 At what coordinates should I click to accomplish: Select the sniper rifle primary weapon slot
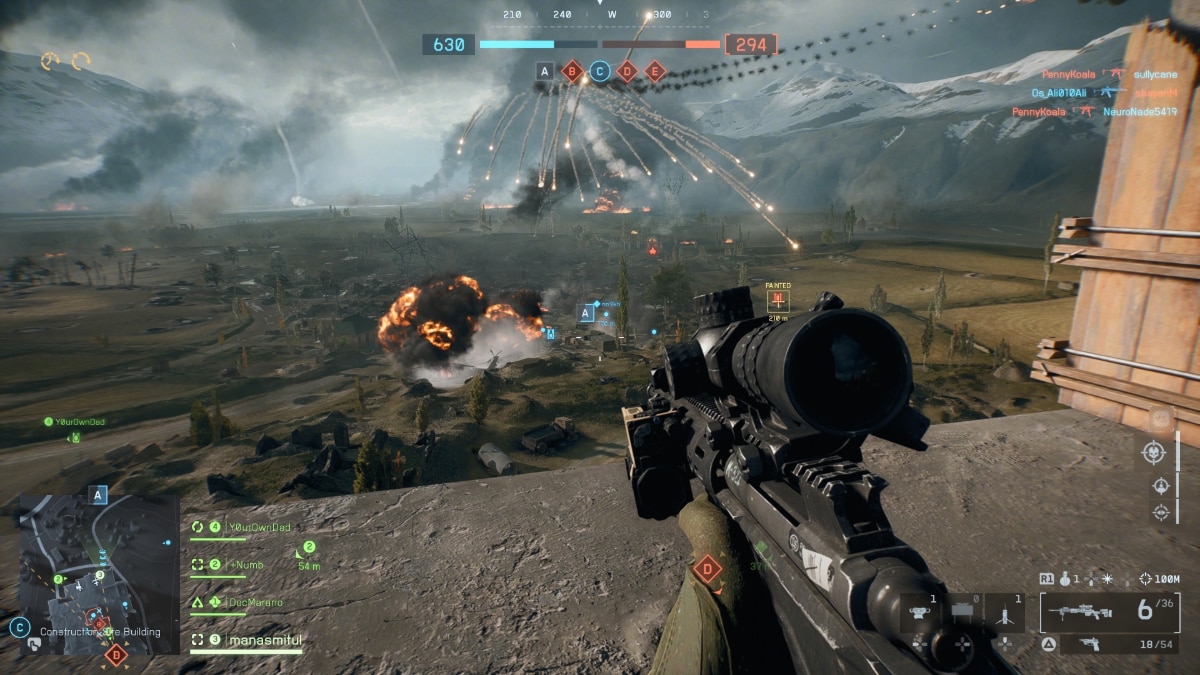pos(1110,611)
